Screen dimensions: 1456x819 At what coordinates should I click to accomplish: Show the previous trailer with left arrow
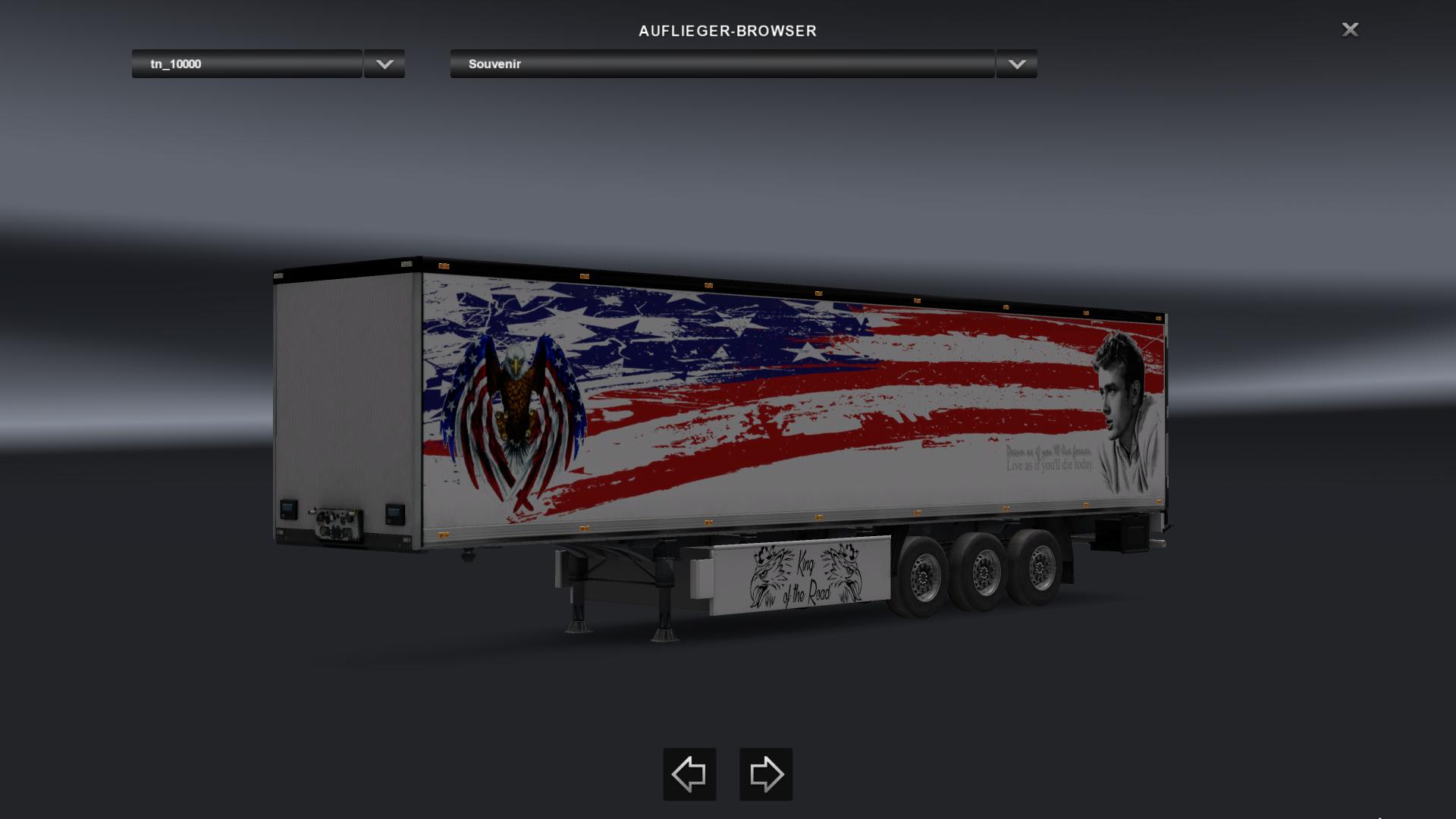[x=689, y=774]
